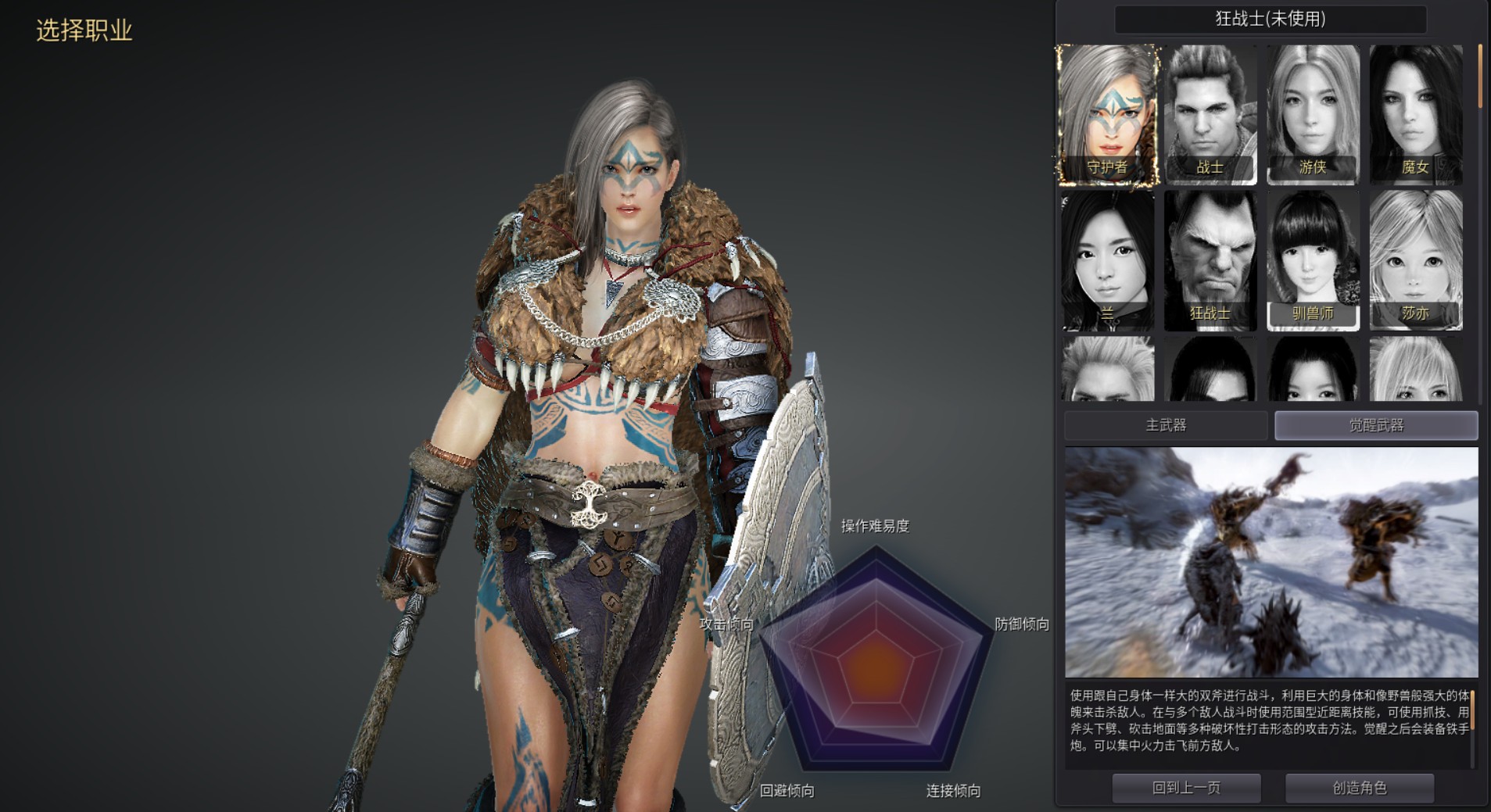Select the 战士 (Warrior) class portrait
The height and width of the screenshot is (812, 1491).
click(x=1211, y=116)
